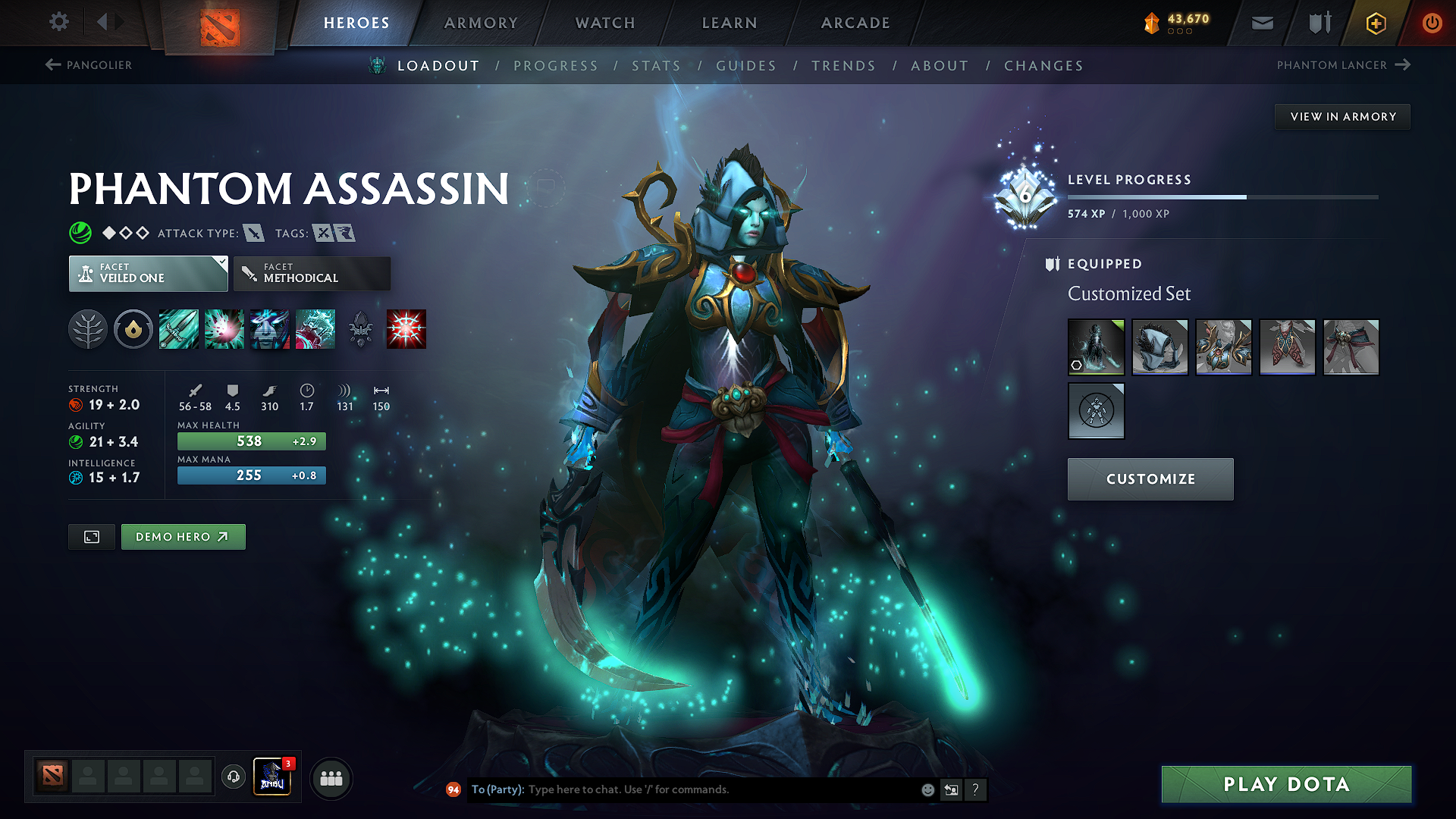Open the friends list icon
1456x819 pixels.
331,778
